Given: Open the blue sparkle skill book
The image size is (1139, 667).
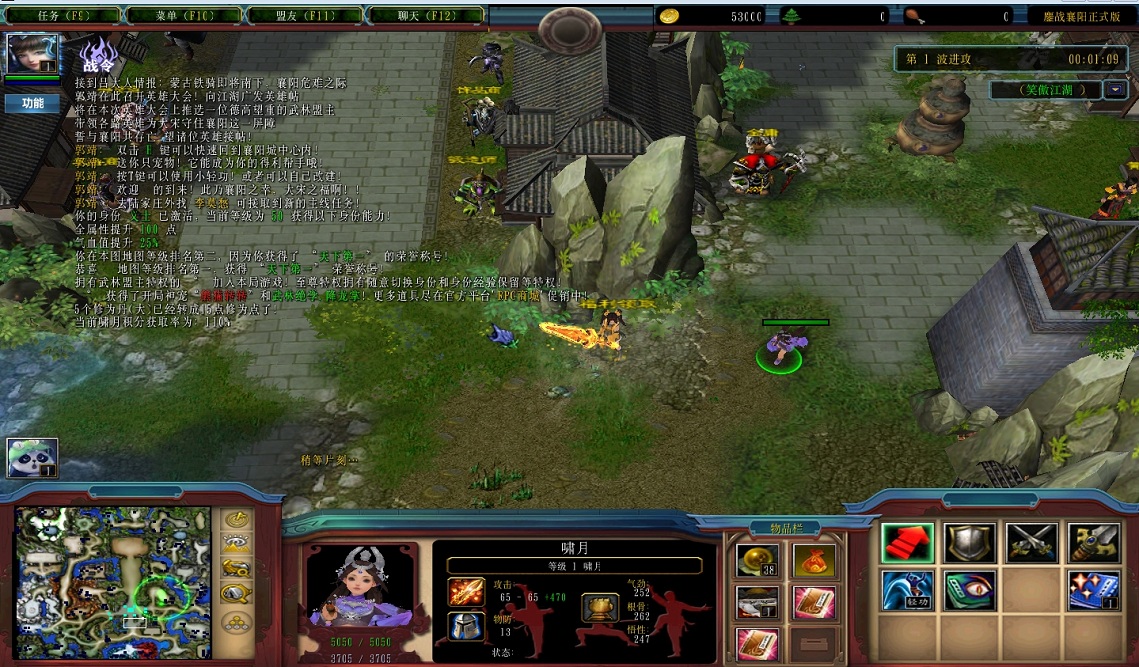Looking at the screenshot, I should (x=1093, y=590).
